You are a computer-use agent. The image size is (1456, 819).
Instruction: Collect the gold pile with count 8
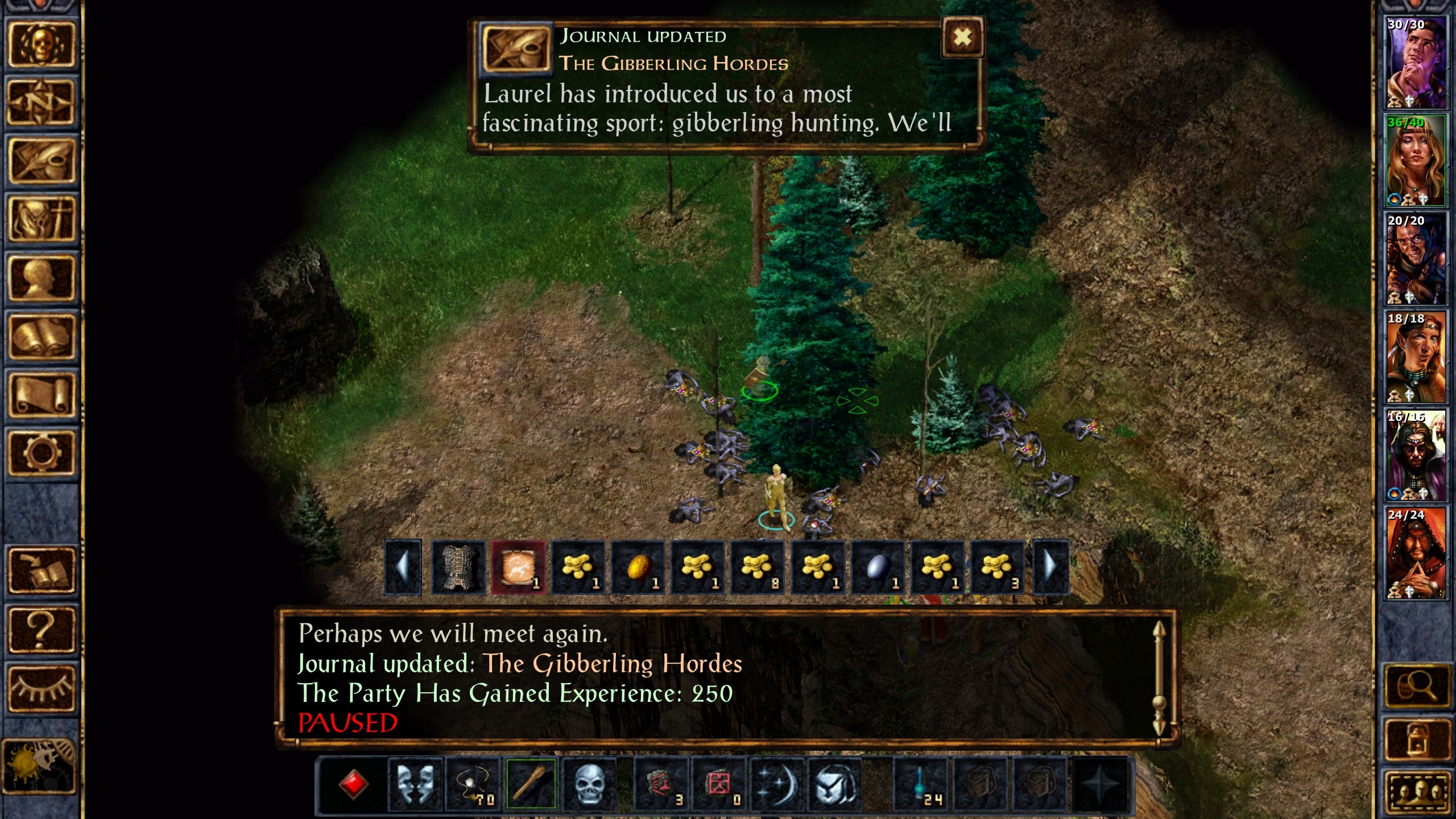pos(758,568)
